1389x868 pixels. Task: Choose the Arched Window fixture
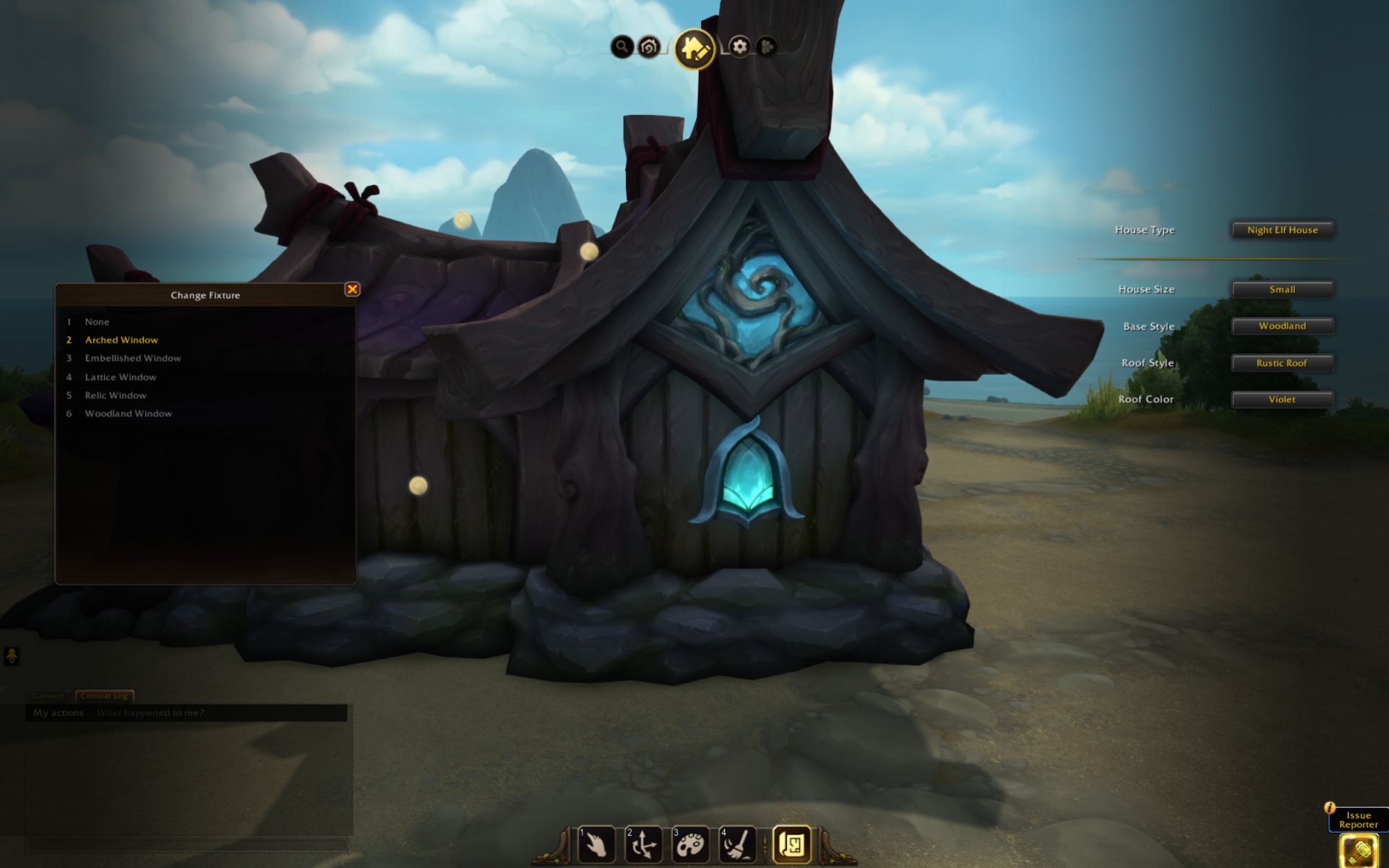(x=121, y=340)
